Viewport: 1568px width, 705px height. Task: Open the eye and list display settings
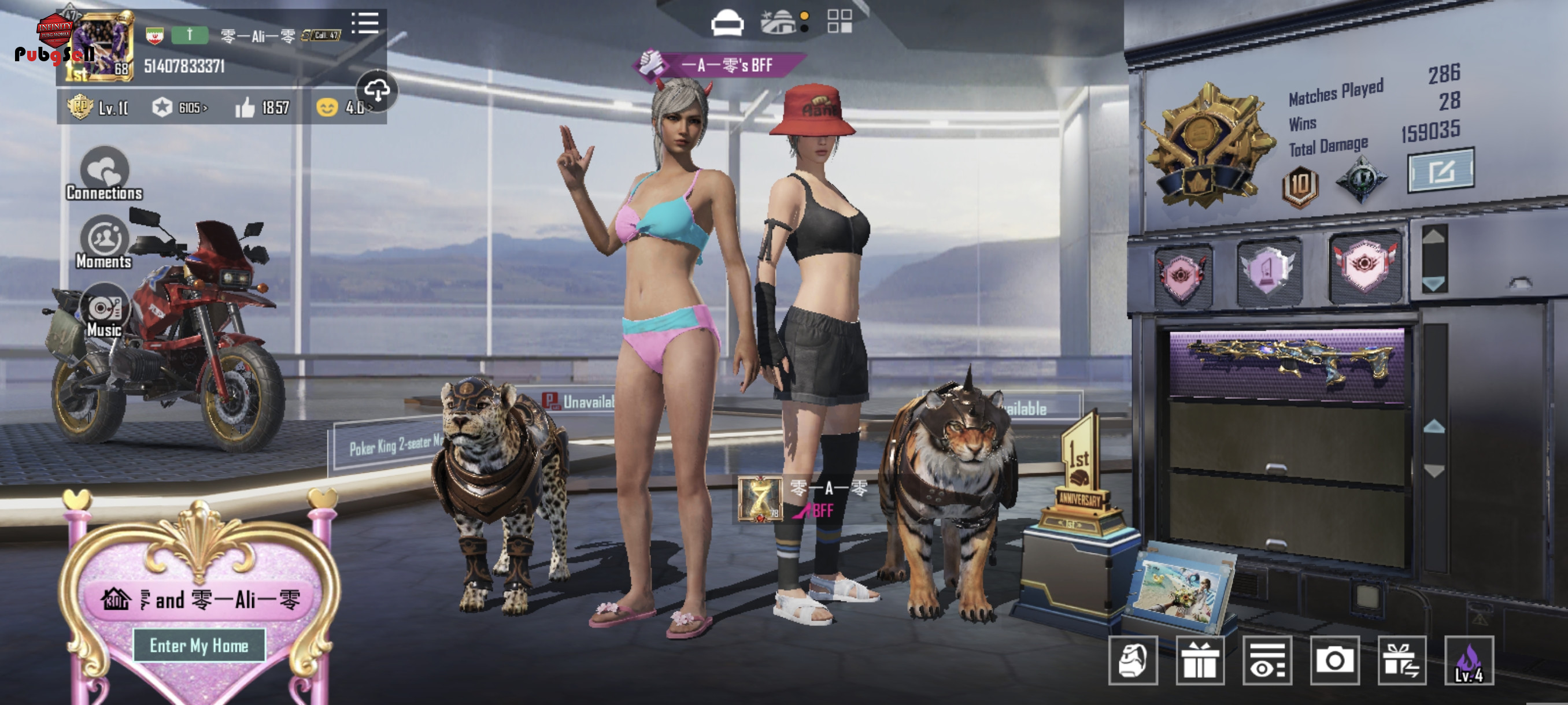click(x=1267, y=661)
